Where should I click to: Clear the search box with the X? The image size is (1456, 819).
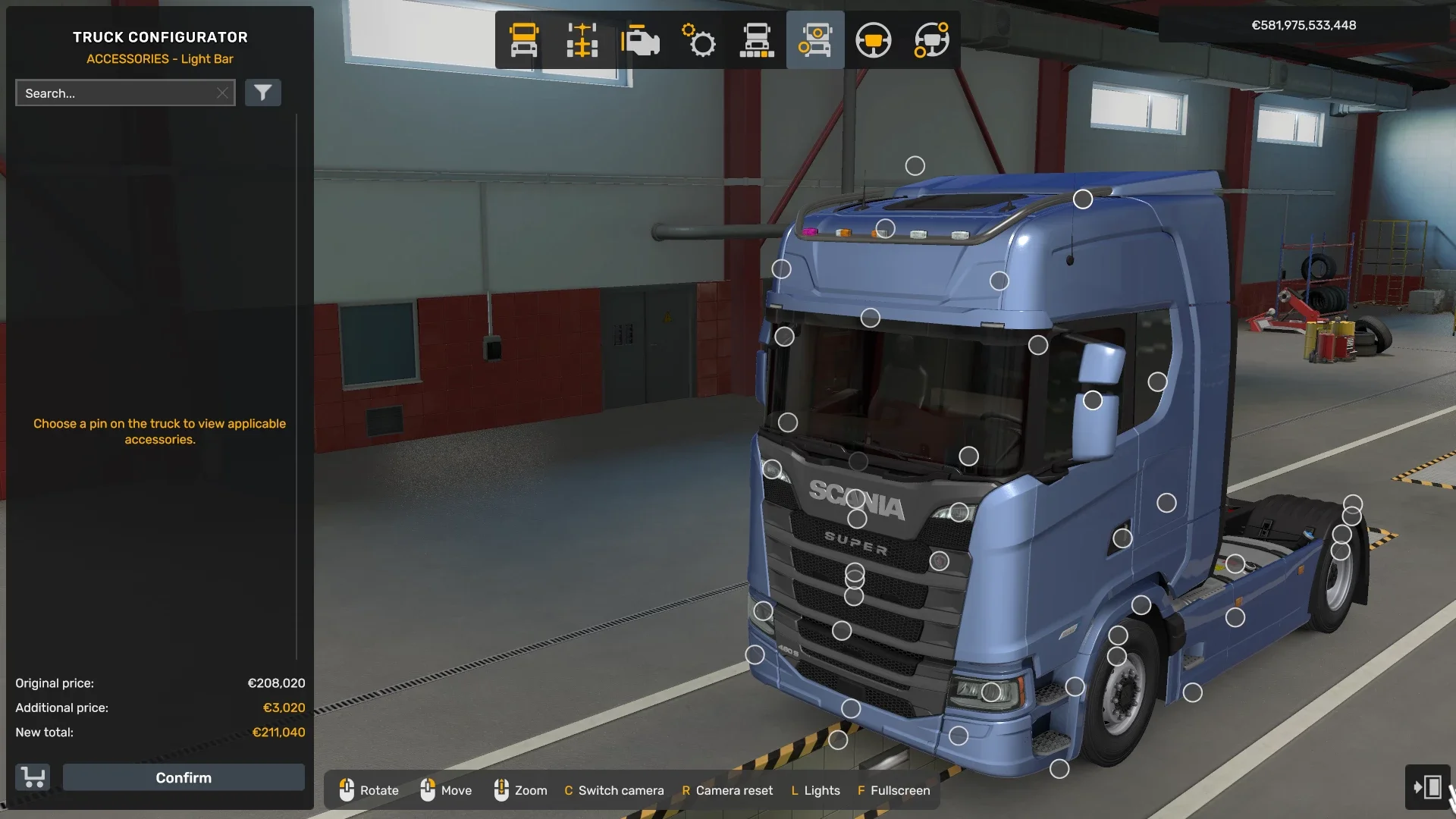coord(222,93)
